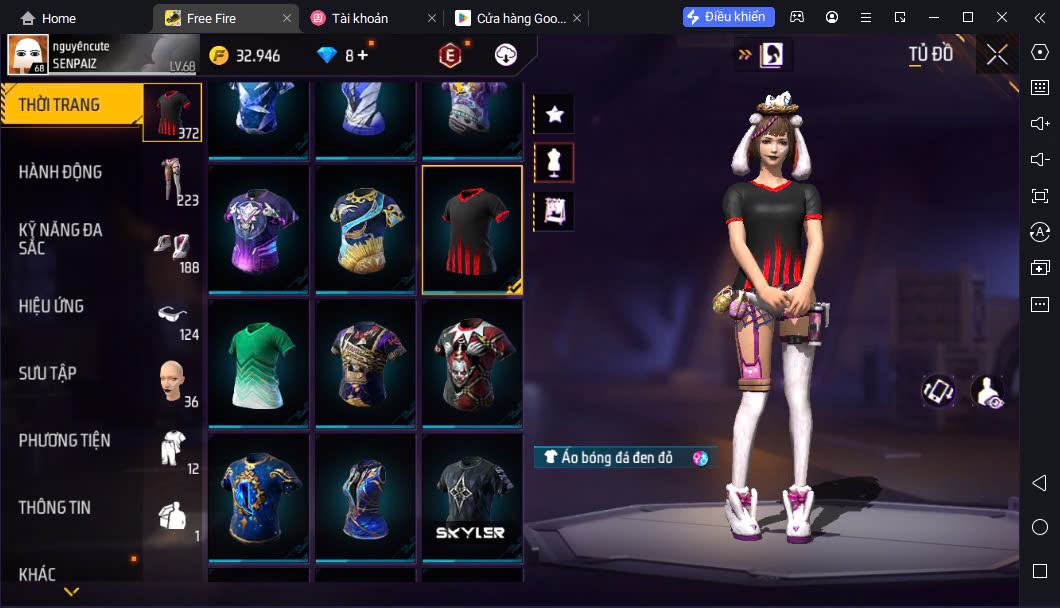Choose the black SKYLER t-shirt

(471, 498)
